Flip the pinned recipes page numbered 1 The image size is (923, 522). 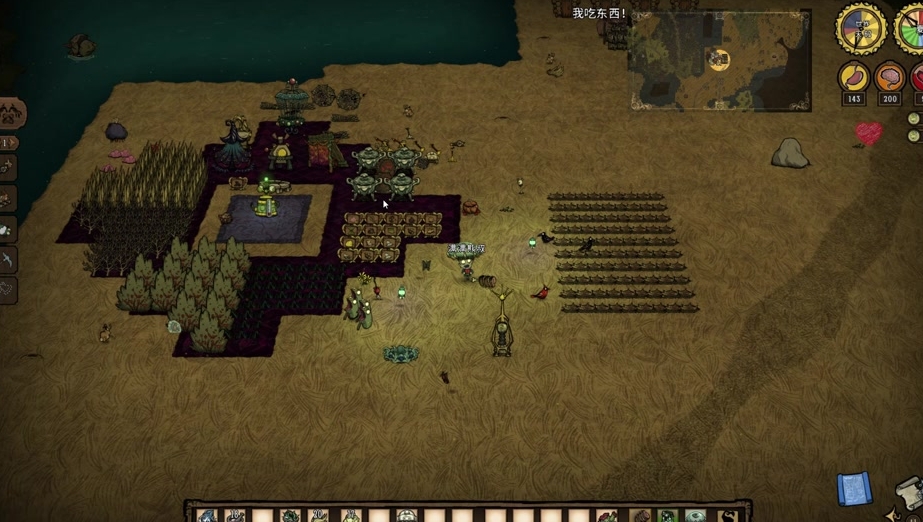click(x=8, y=143)
